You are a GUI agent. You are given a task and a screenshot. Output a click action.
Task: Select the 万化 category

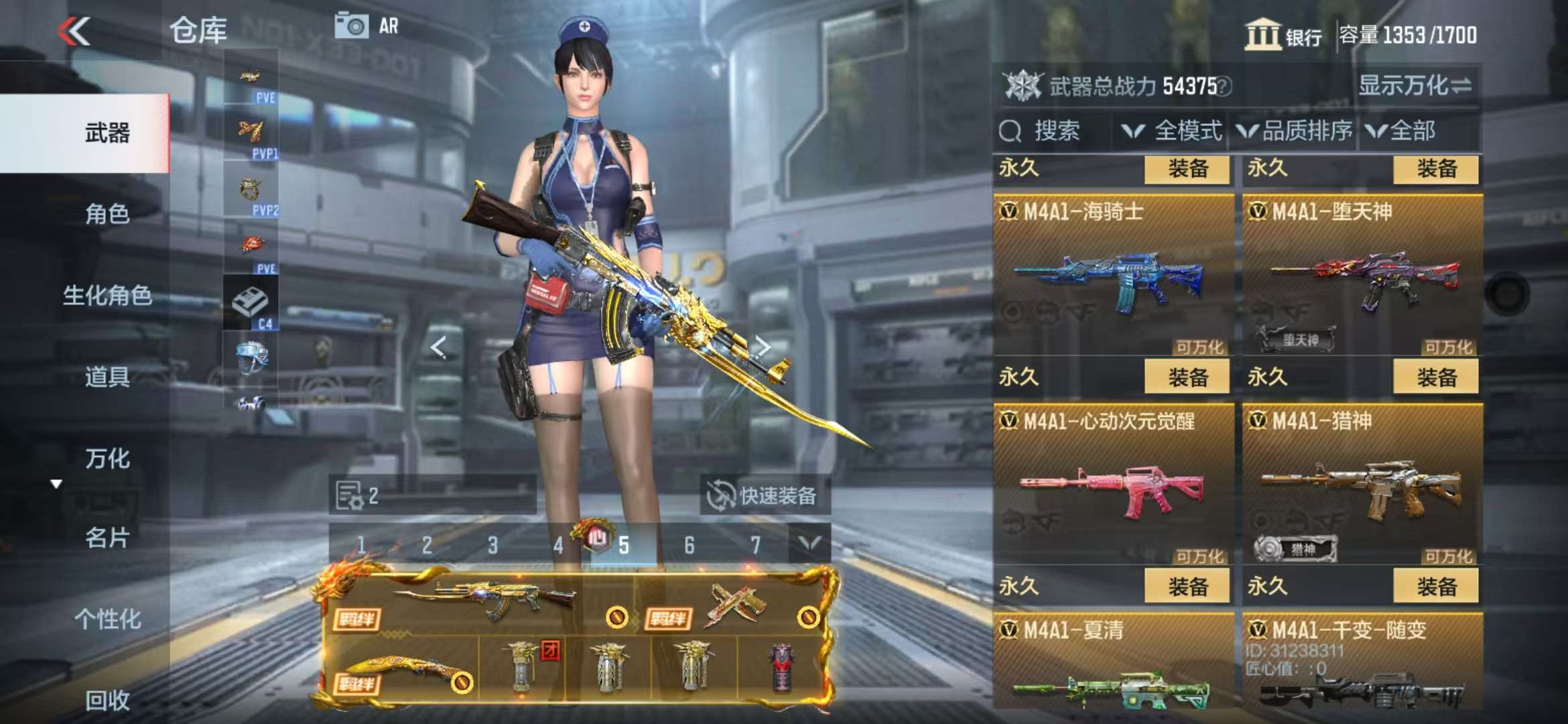pyautogui.click(x=107, y=459)
